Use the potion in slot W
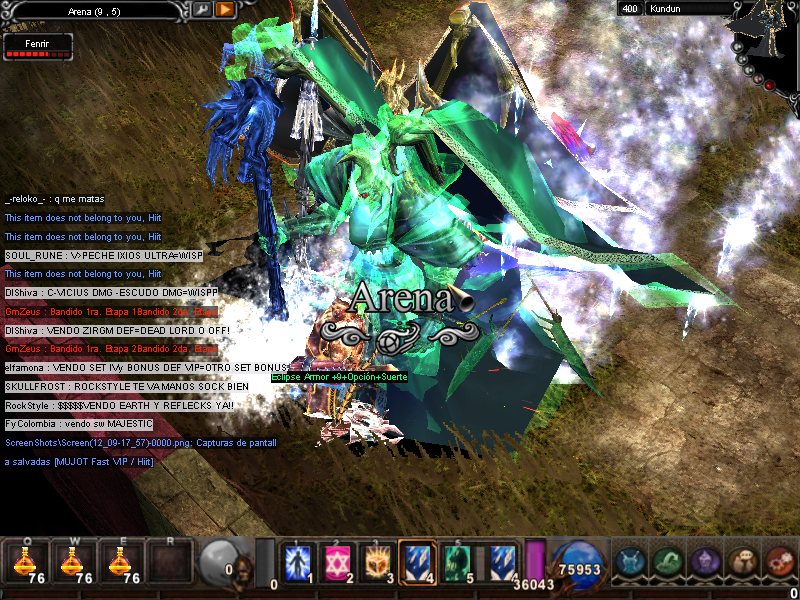 [x=73, y=562]
